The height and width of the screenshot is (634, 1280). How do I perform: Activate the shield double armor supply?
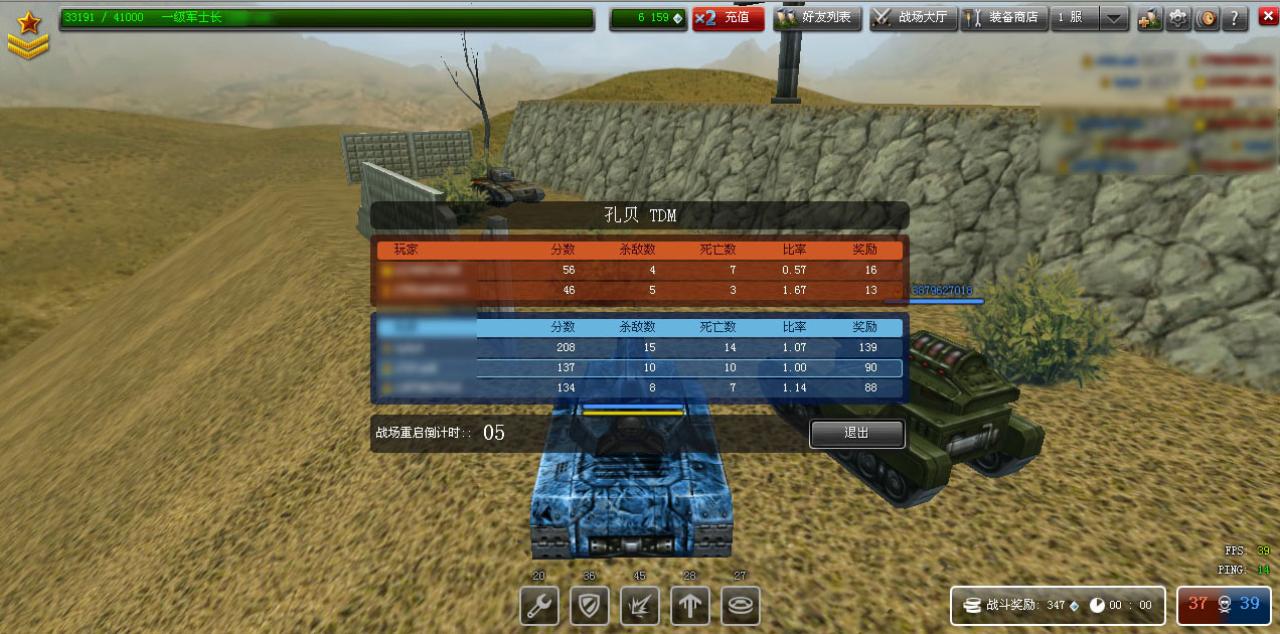589,606
